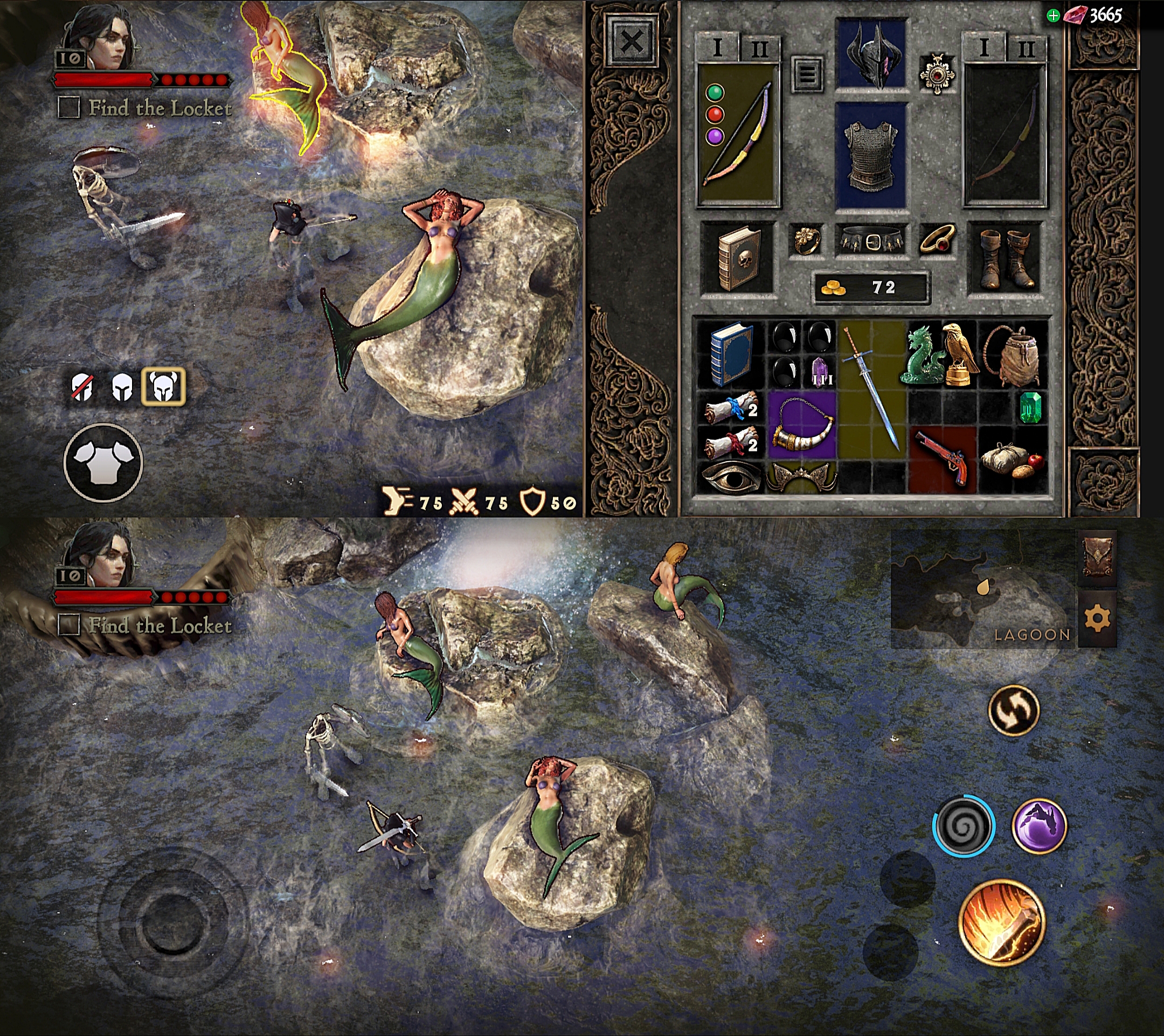Screen dimensions: 1164x1036
Task: Select the equipped leather boots slot
Action: (1005, 259)
